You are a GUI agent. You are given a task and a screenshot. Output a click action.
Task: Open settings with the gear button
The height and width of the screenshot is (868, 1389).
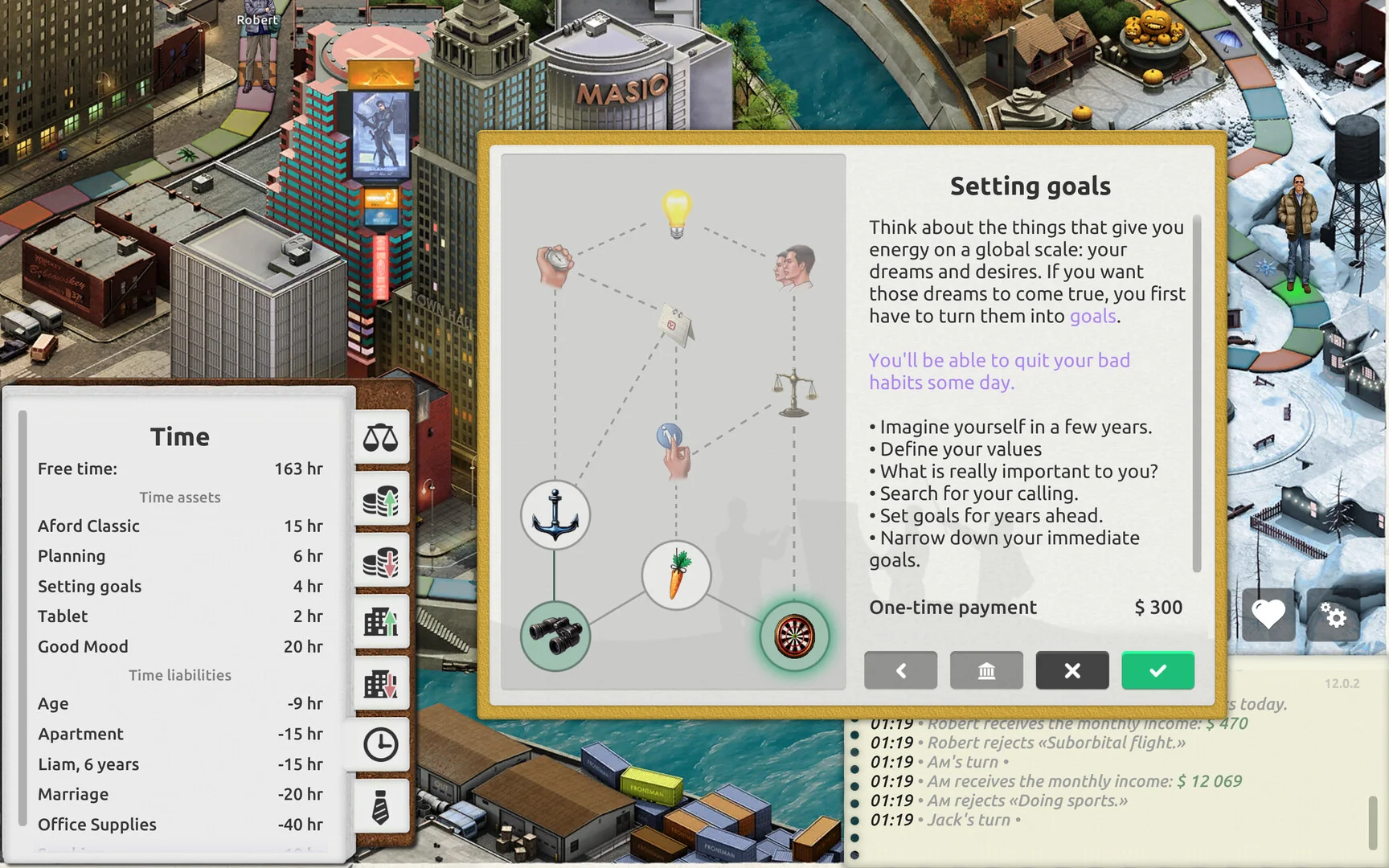coord(1334,616)
